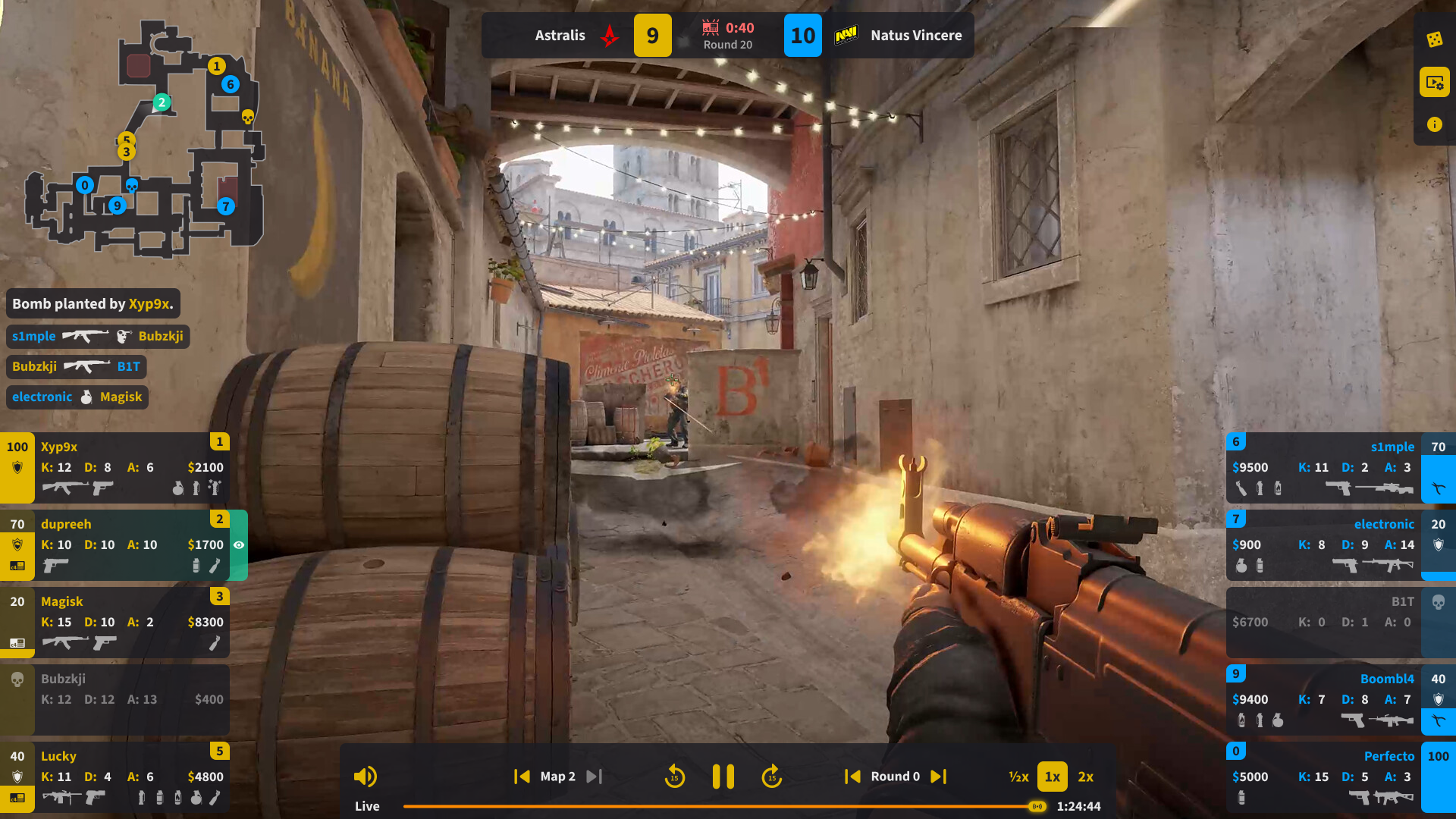Skip to the next round
This screenshot has width=1456, height=819.
(x=939, y=777)
